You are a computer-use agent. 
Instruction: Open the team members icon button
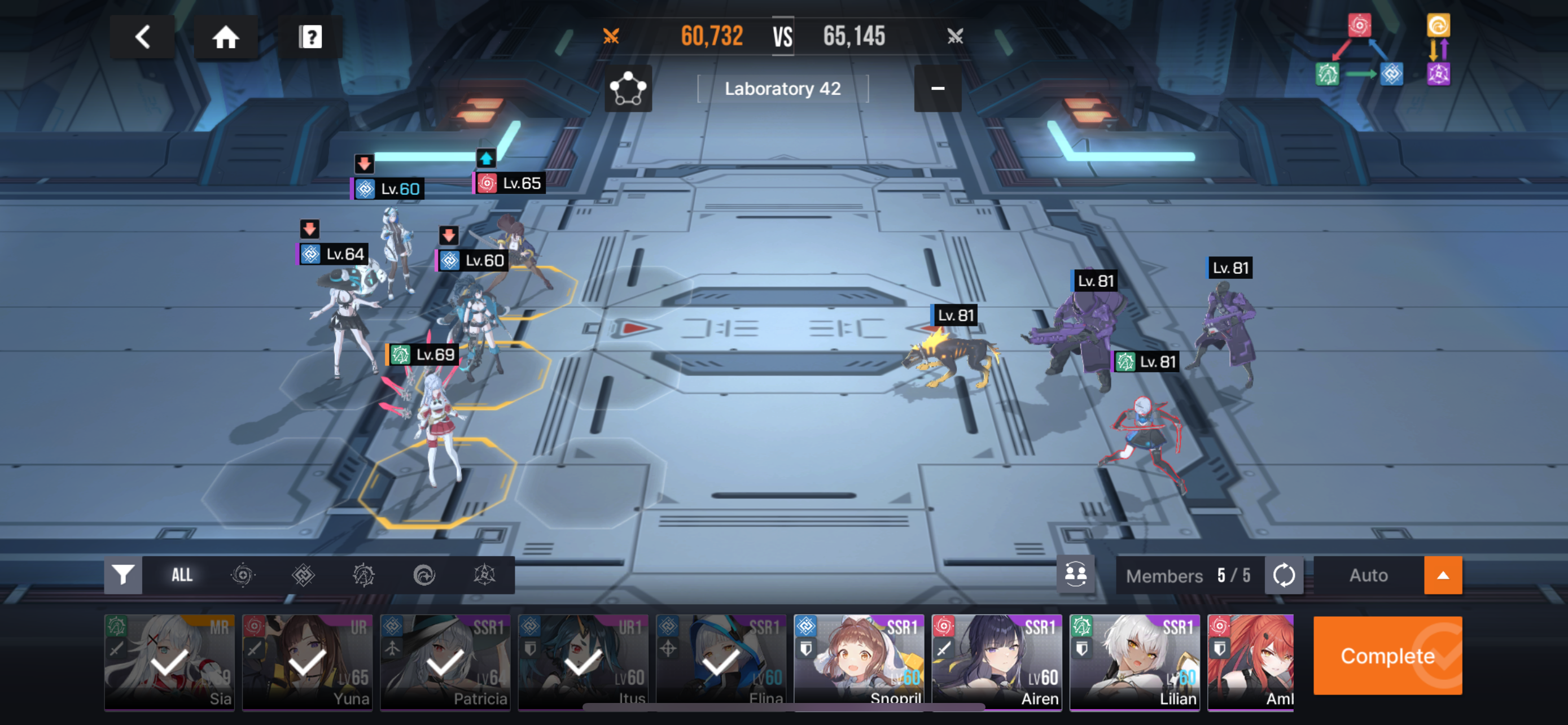click(1075, 574)
